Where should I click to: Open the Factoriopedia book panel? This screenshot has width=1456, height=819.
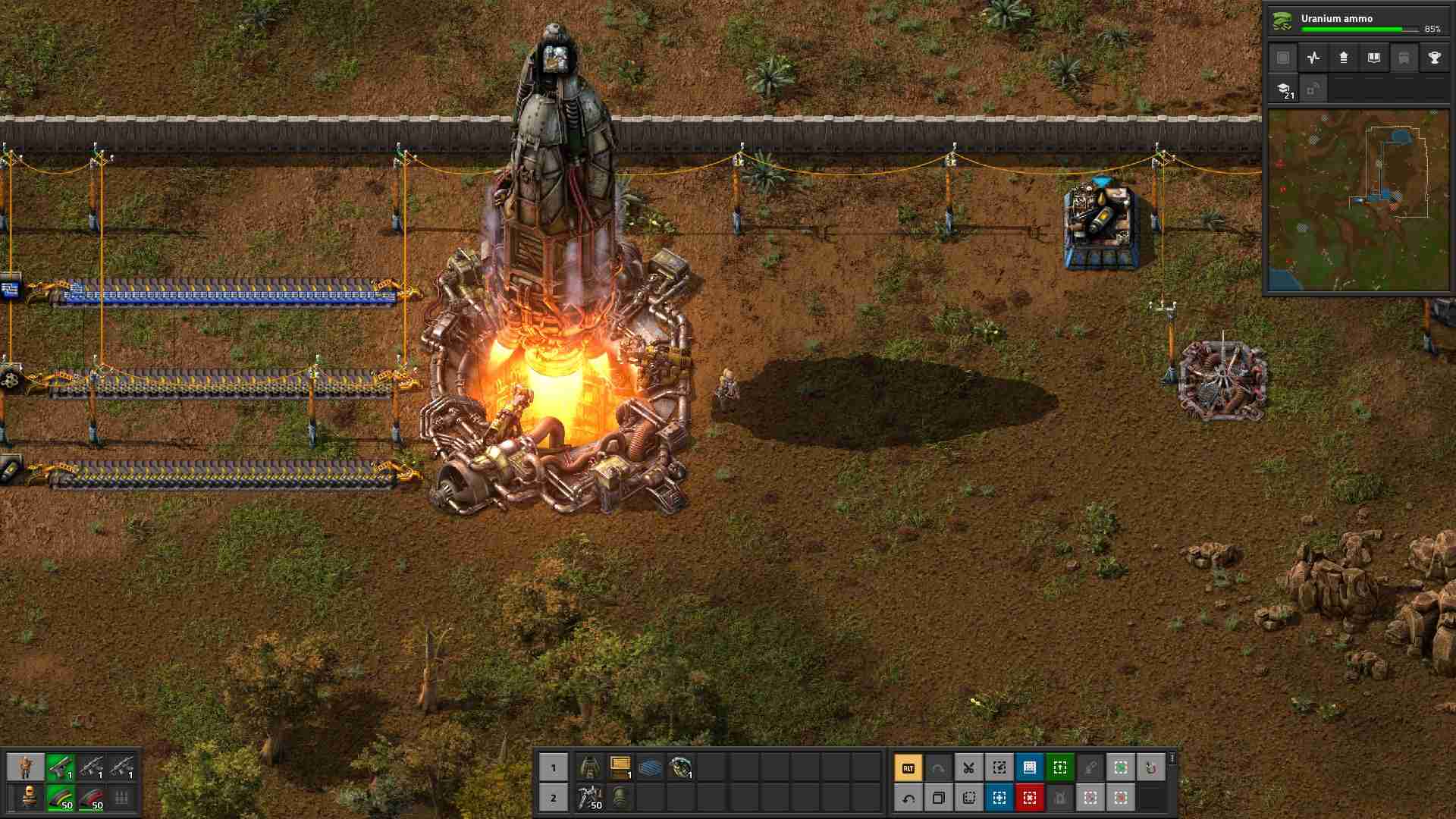click(1374, 58)
